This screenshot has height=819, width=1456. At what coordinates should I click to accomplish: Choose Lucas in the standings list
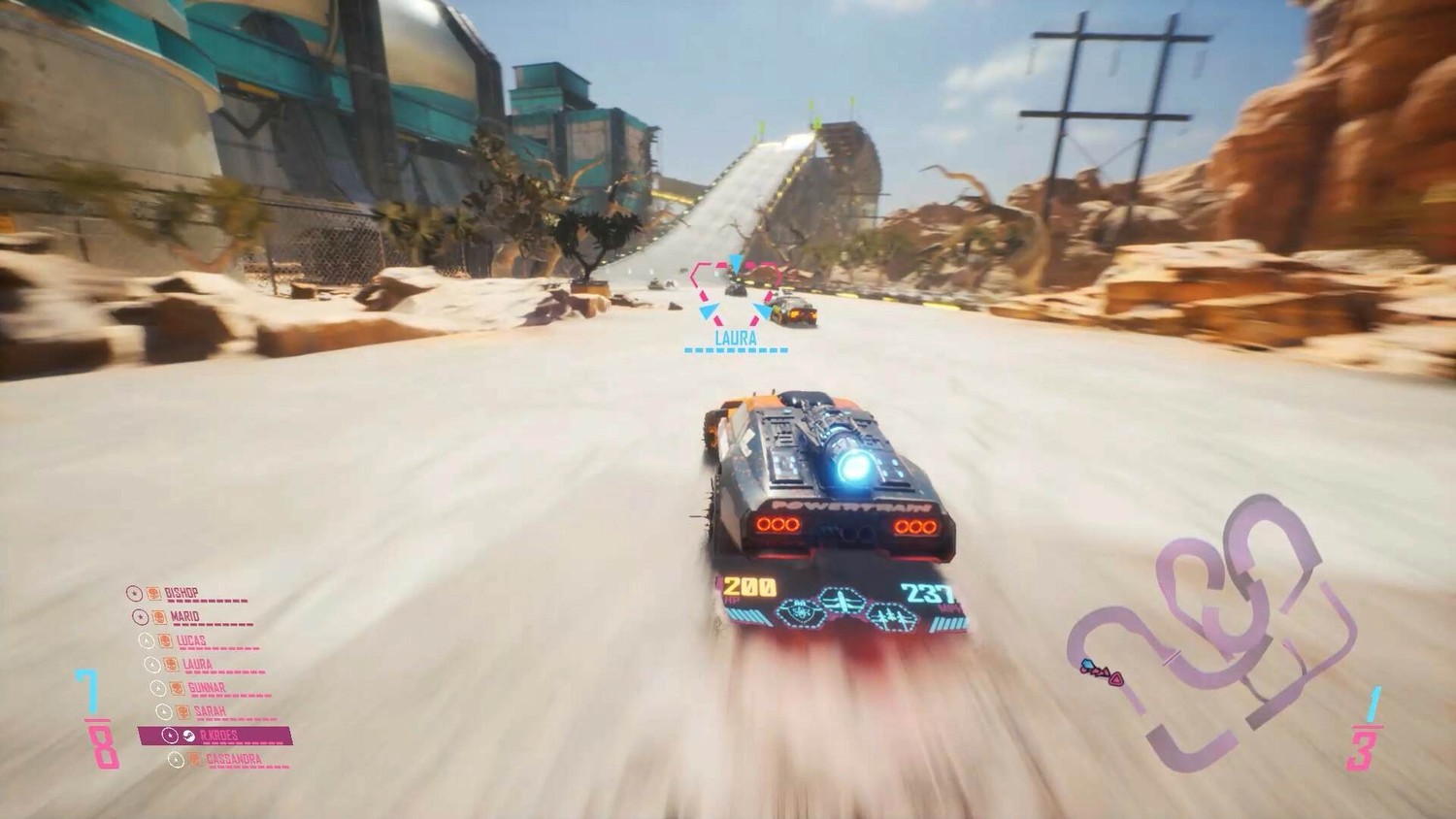click(191, 640)
